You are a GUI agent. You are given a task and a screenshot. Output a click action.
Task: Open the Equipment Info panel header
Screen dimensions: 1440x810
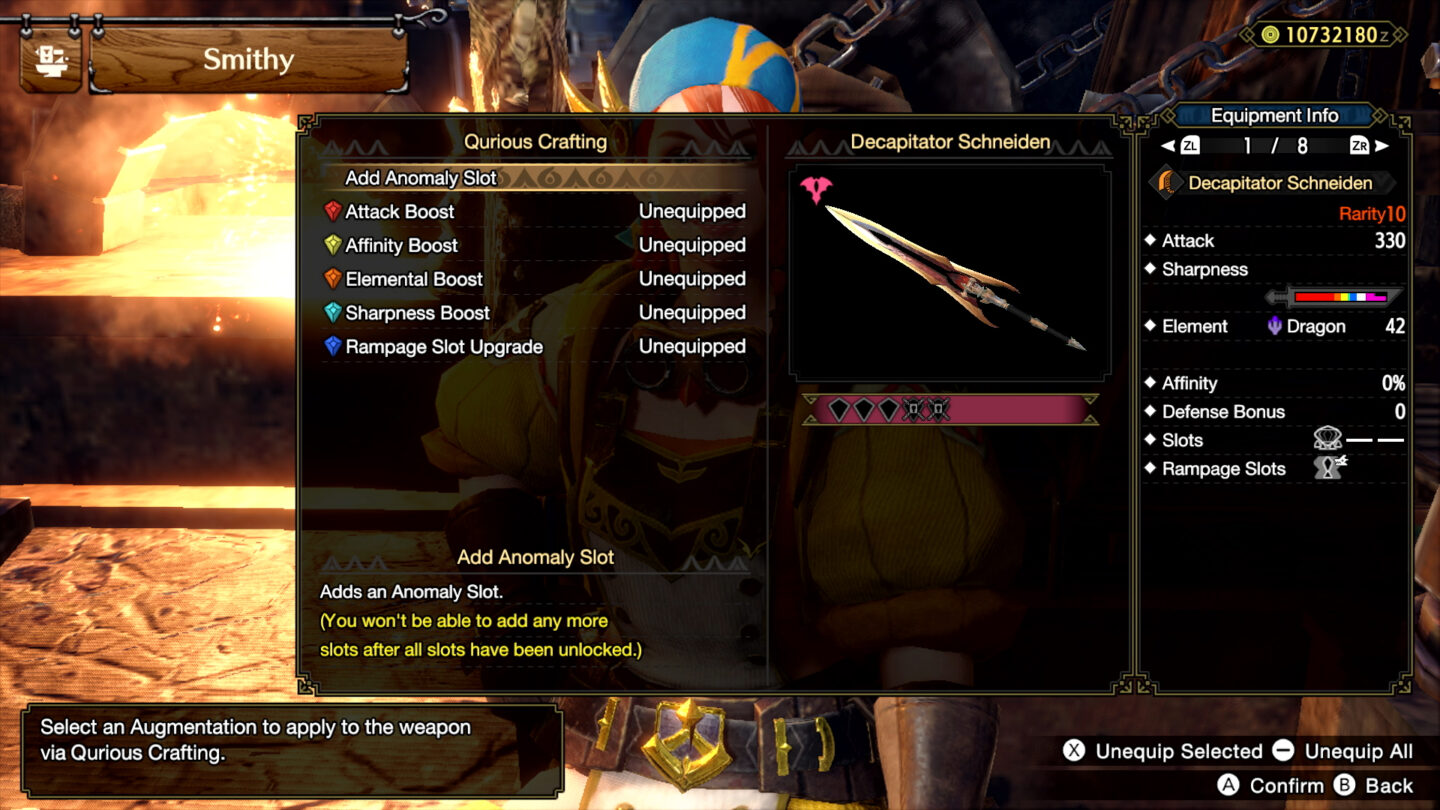click(1273, 115)
